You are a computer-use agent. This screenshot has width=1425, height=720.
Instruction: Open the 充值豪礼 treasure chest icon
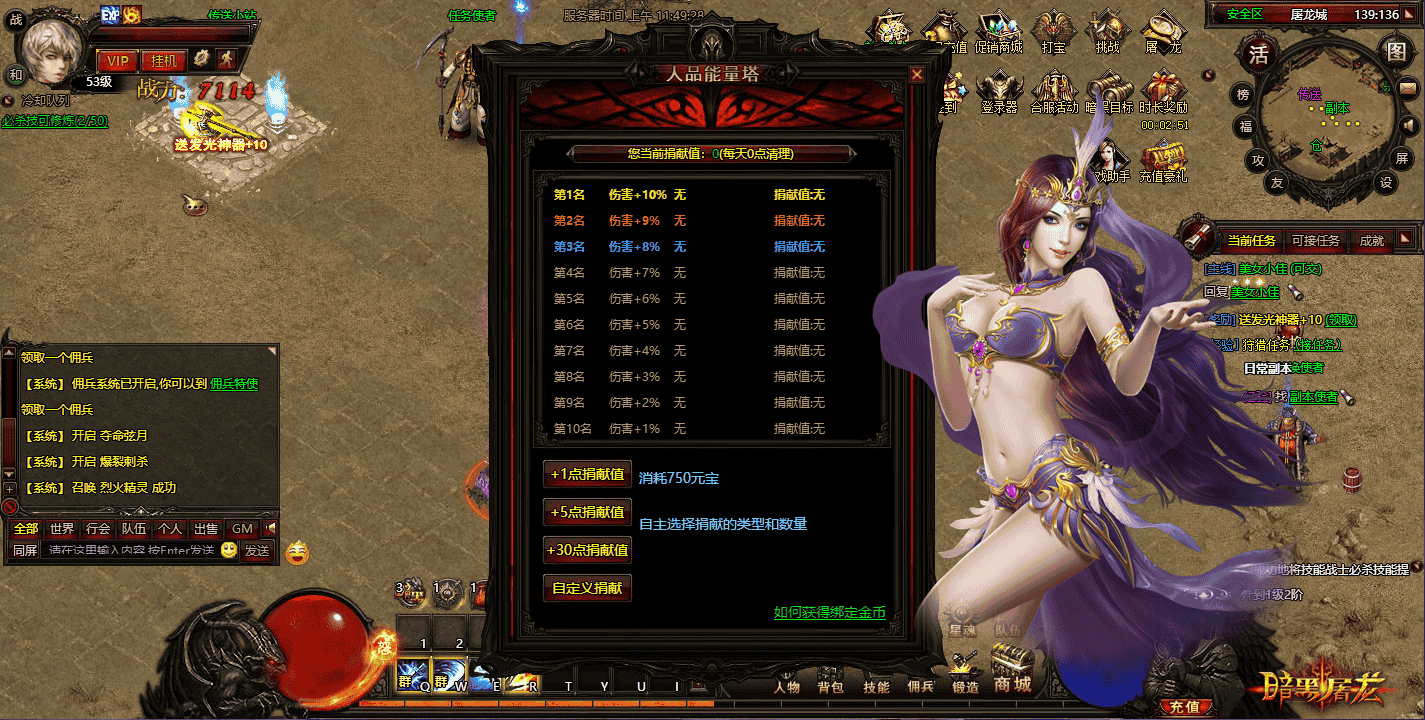(1163, 160)
